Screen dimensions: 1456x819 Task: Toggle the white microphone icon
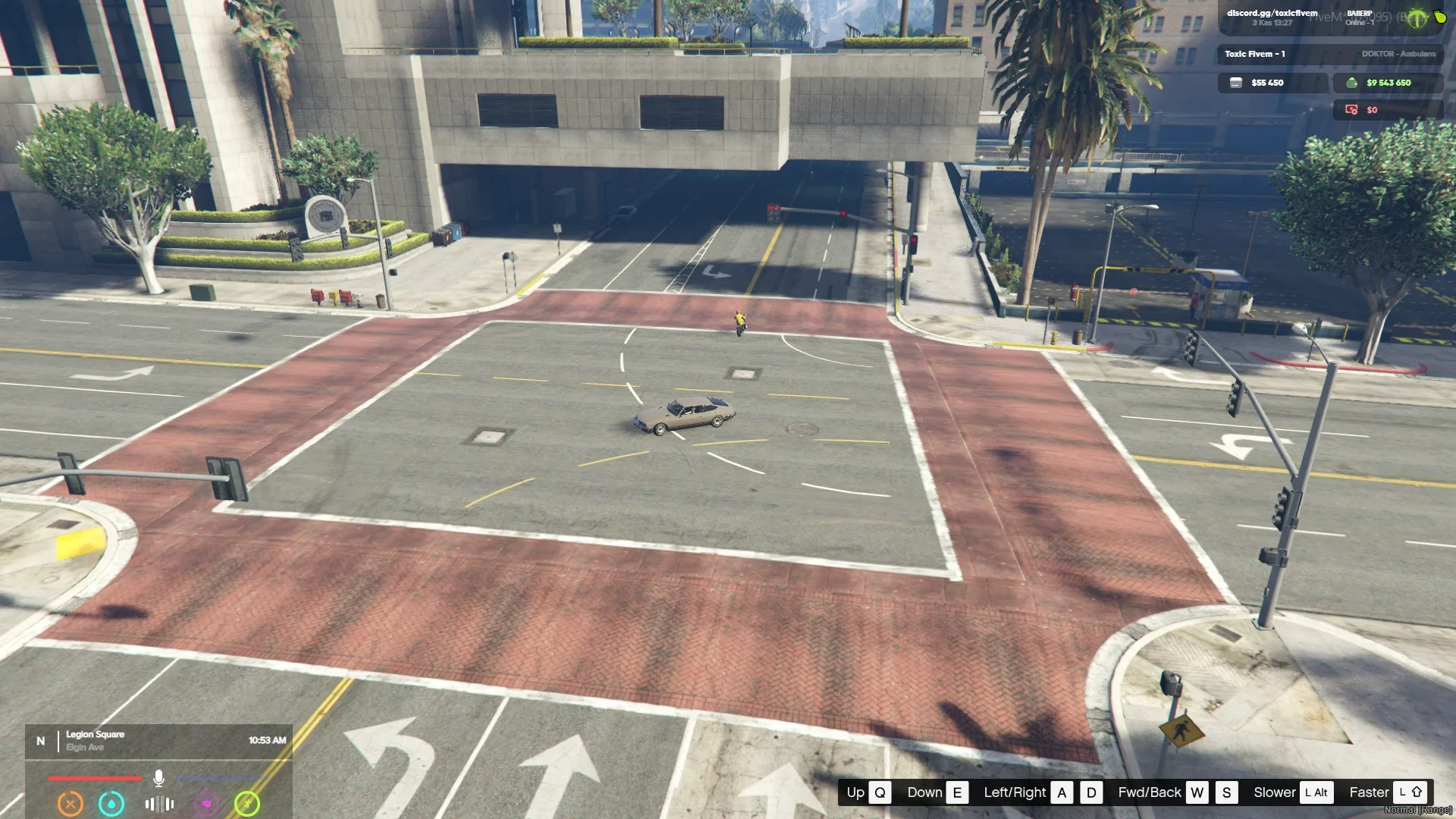tap(158, 778)
